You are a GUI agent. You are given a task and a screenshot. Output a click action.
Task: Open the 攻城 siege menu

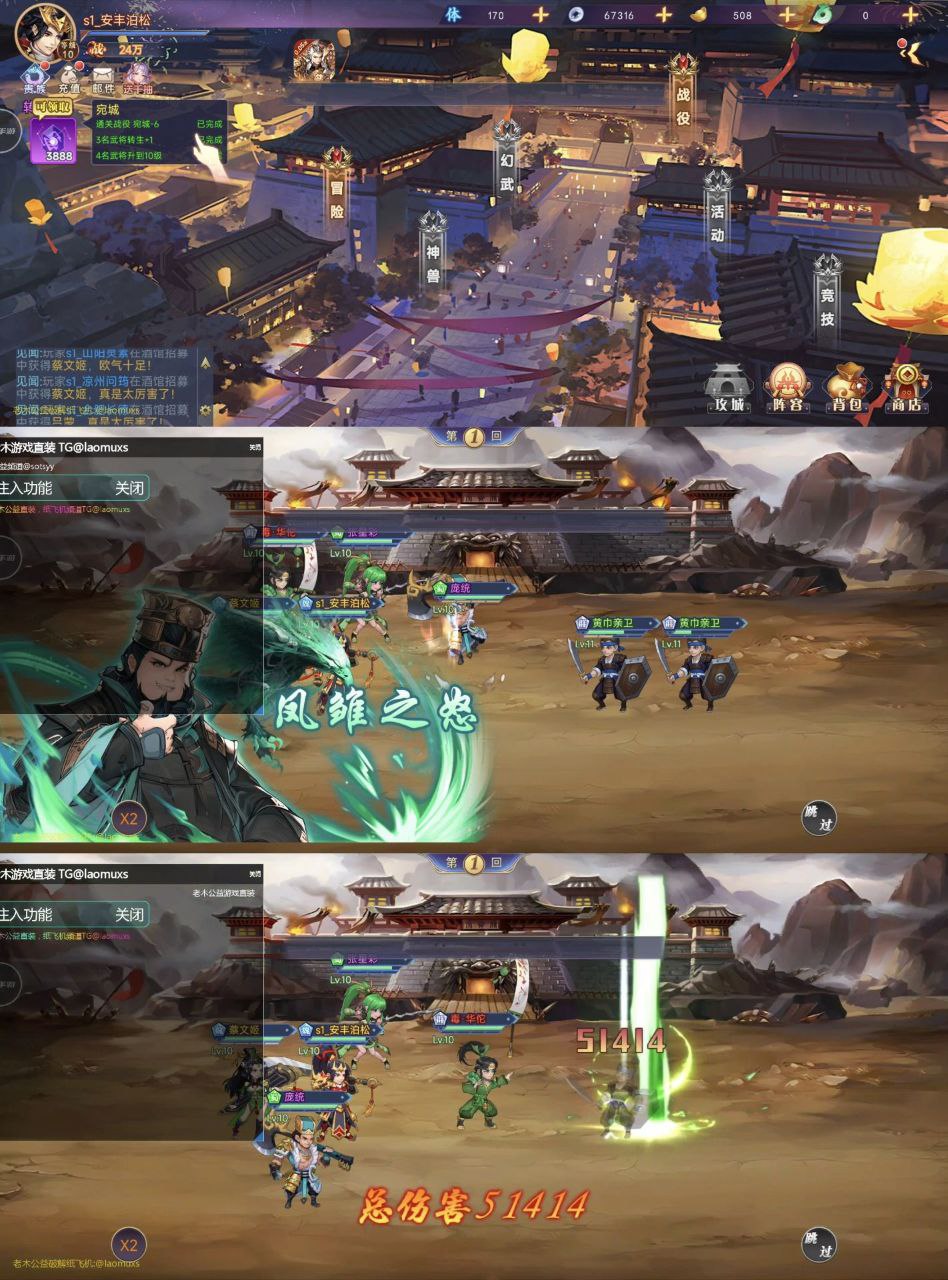pyautogui.click(x=728, y=387)
